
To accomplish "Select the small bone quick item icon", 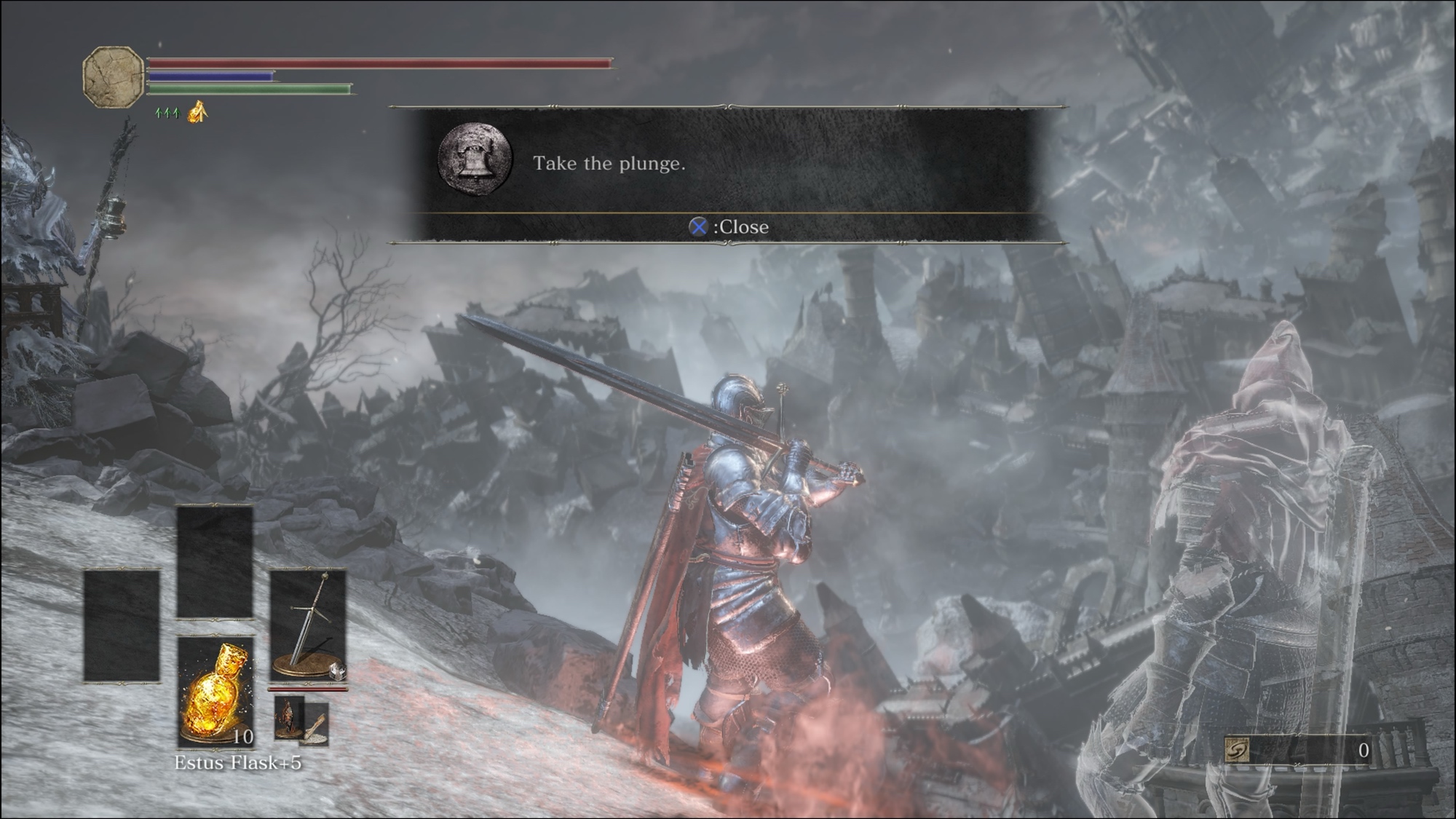I will click(316, 724).
